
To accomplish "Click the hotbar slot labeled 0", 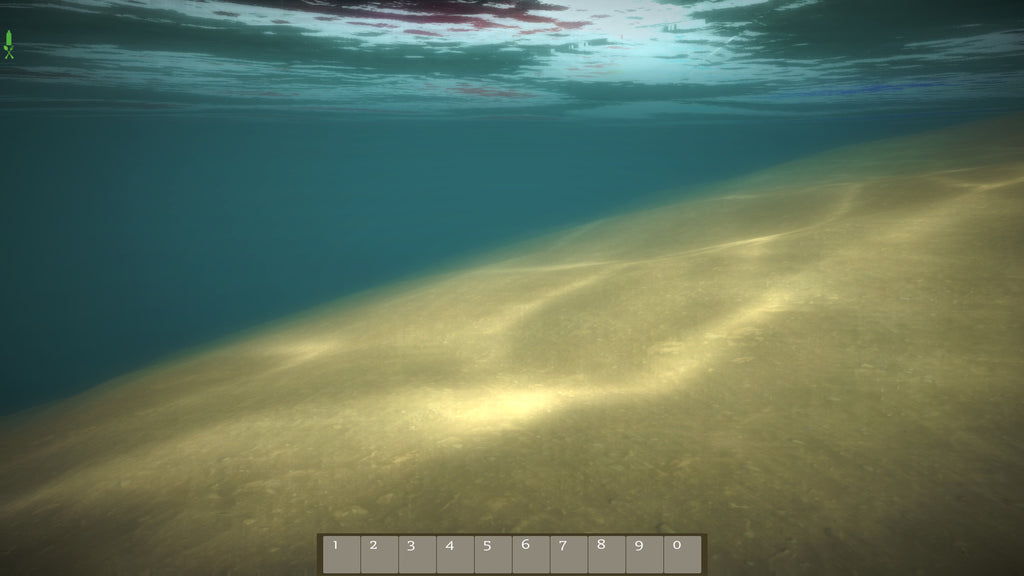I will [683, 555].
